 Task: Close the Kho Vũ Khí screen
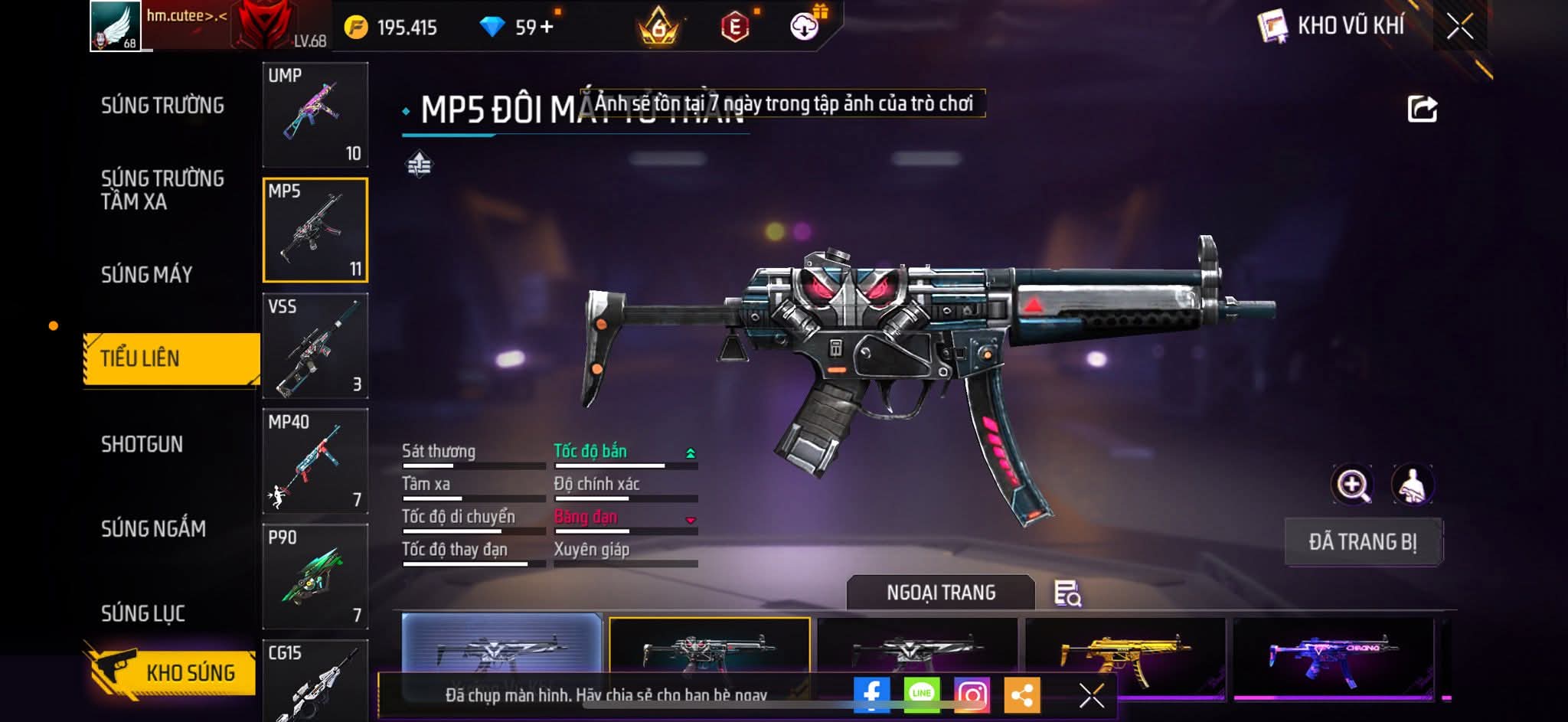[x=1459, y=28]
